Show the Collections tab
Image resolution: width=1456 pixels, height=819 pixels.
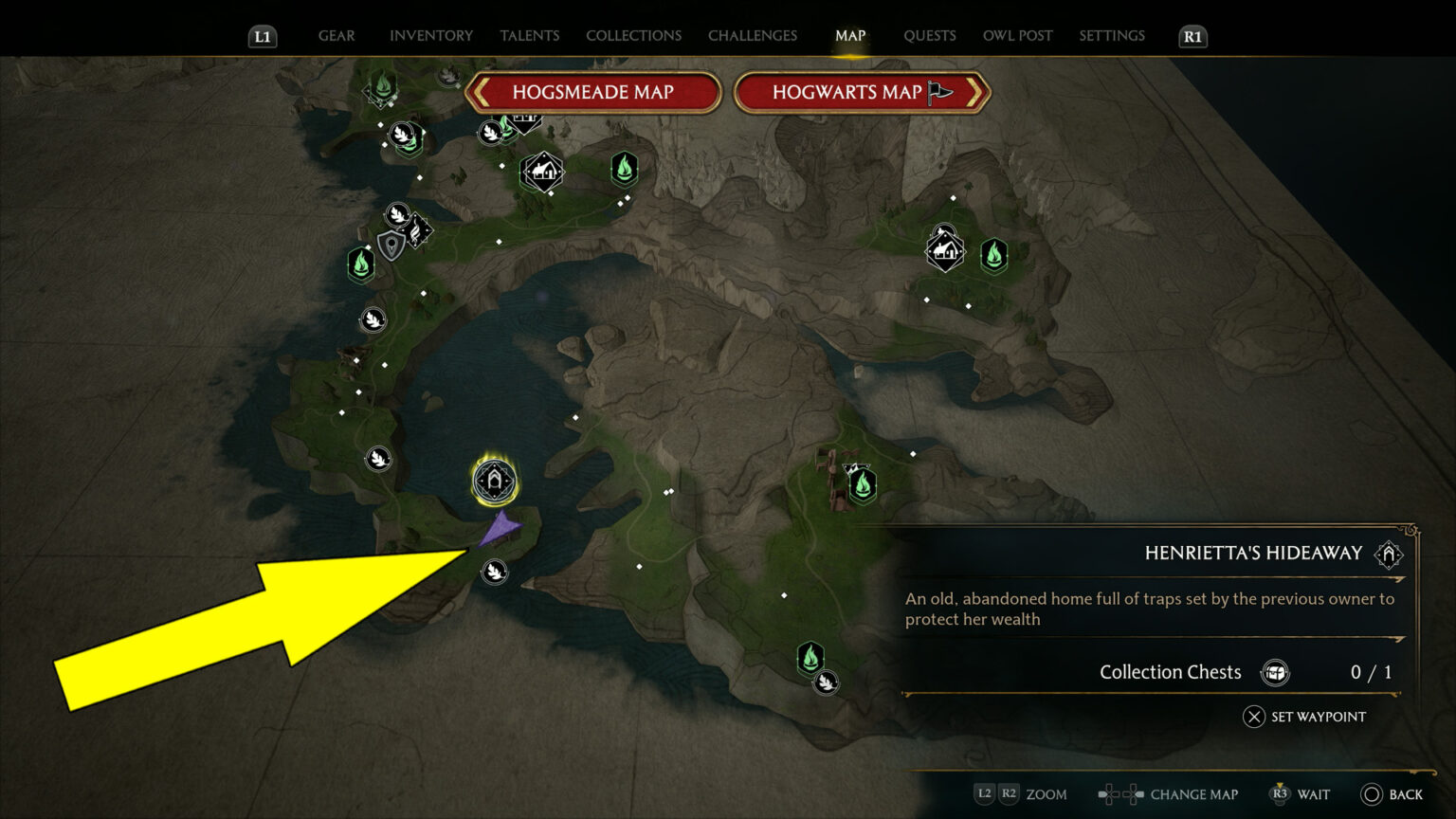633,36
